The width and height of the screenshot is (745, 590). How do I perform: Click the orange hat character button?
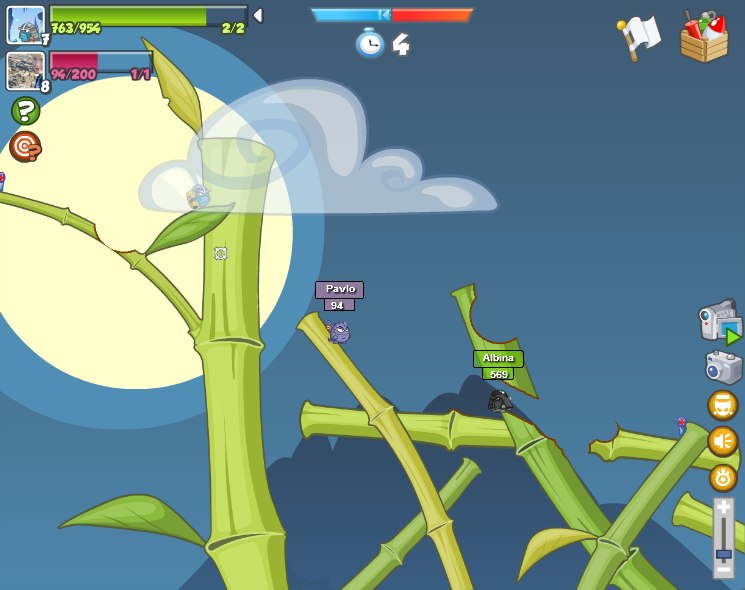tap(723, 405)
